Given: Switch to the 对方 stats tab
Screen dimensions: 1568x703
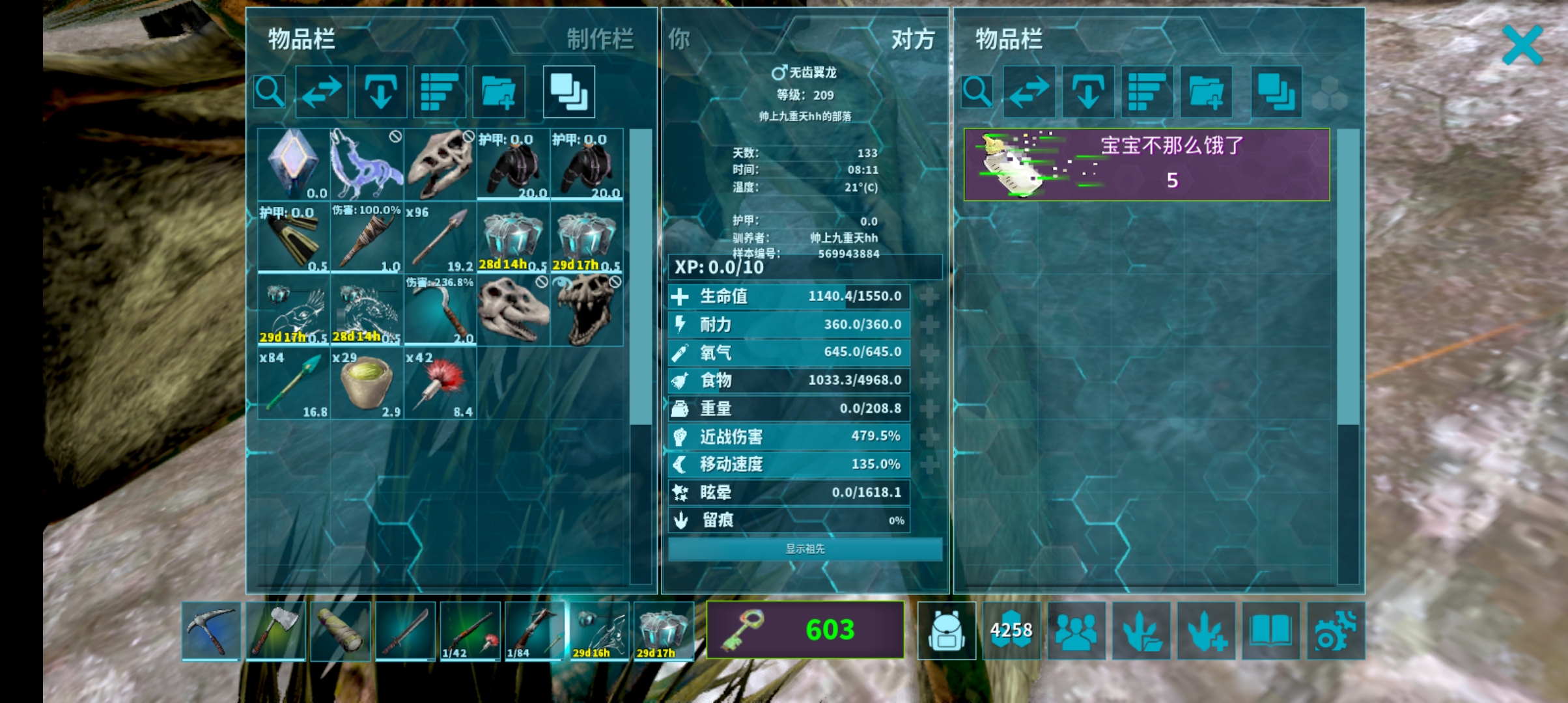Looking at the screenshot, I should pos(912,40).
